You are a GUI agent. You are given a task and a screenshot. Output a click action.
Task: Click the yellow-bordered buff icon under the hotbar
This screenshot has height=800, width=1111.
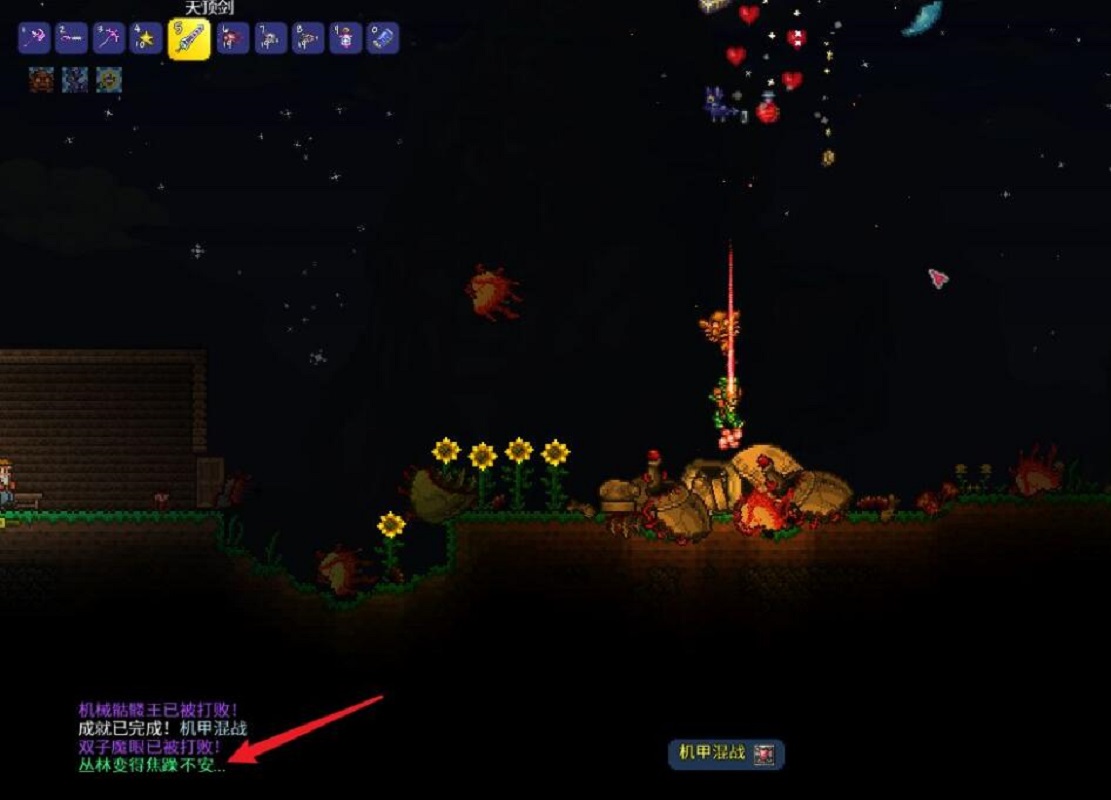(x=109, y=79)
